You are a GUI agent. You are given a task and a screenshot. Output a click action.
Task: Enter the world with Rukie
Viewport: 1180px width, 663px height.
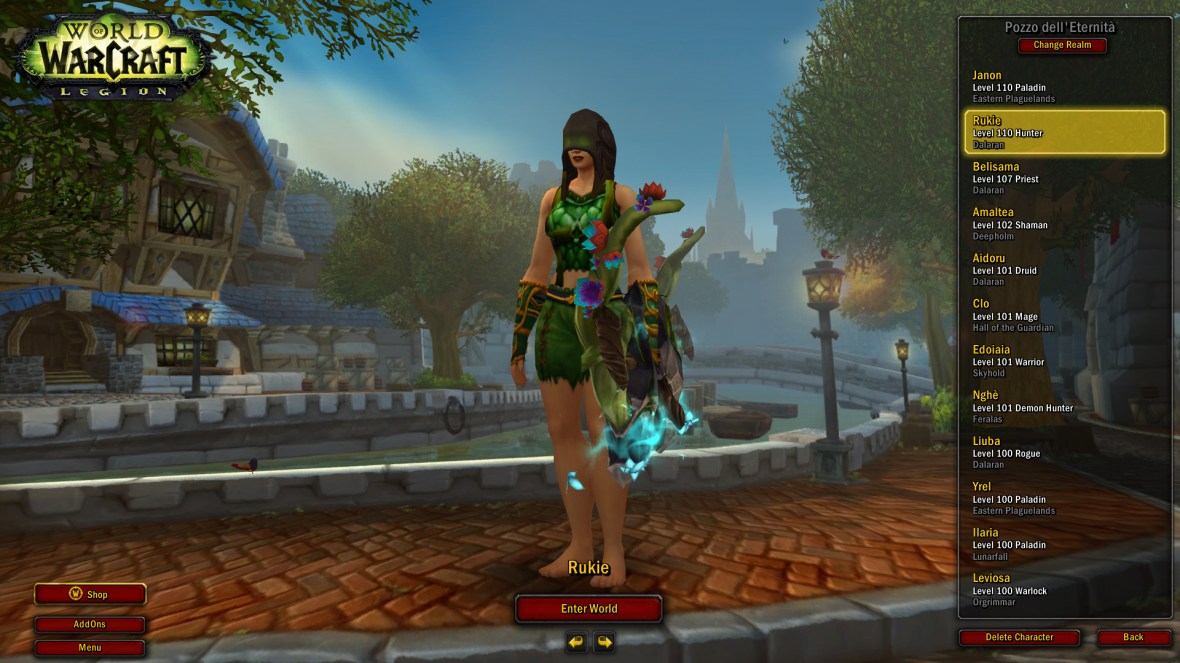click(588, 608)
